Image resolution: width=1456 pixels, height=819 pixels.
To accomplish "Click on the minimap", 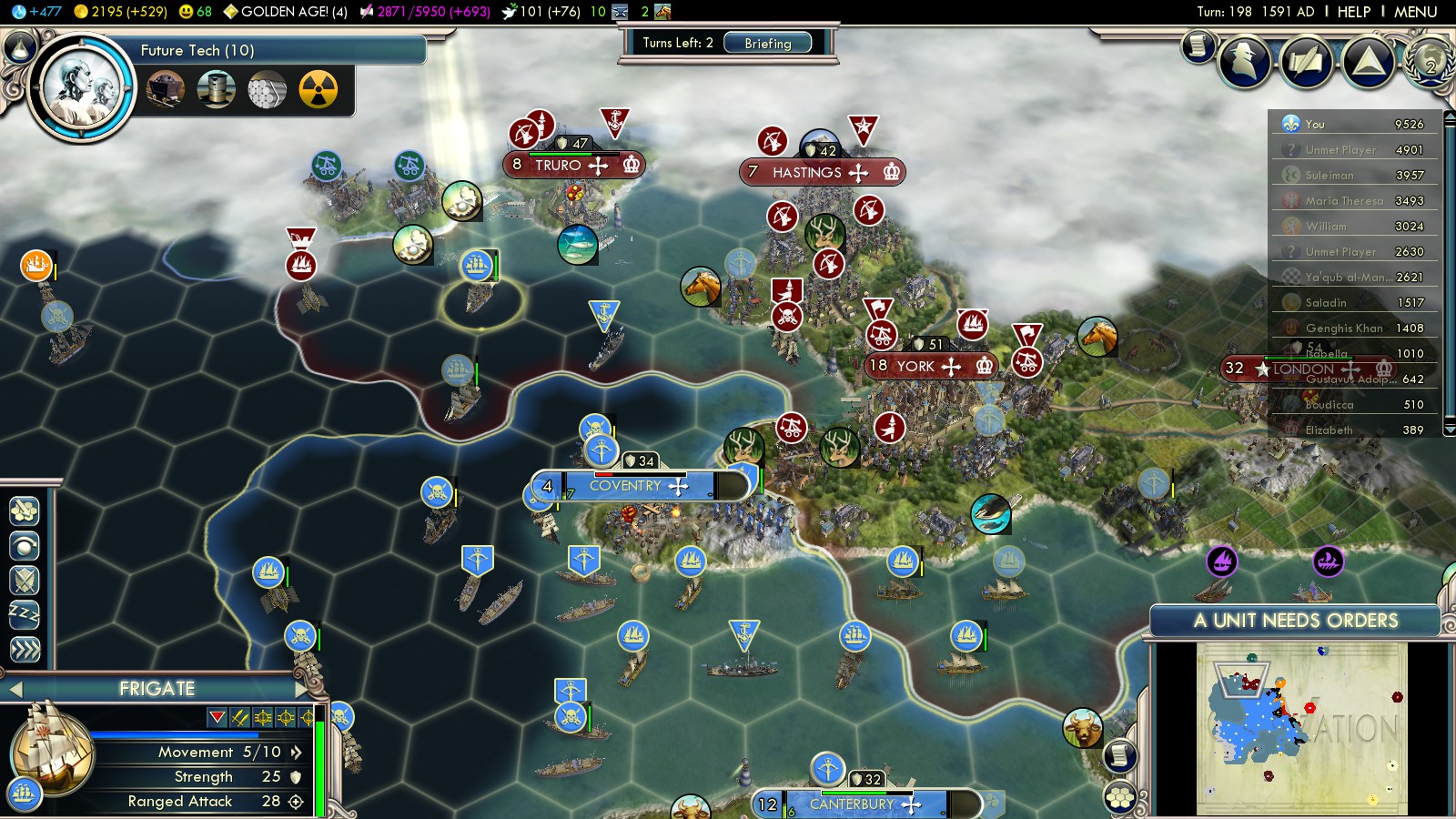I will (1301, 728).
